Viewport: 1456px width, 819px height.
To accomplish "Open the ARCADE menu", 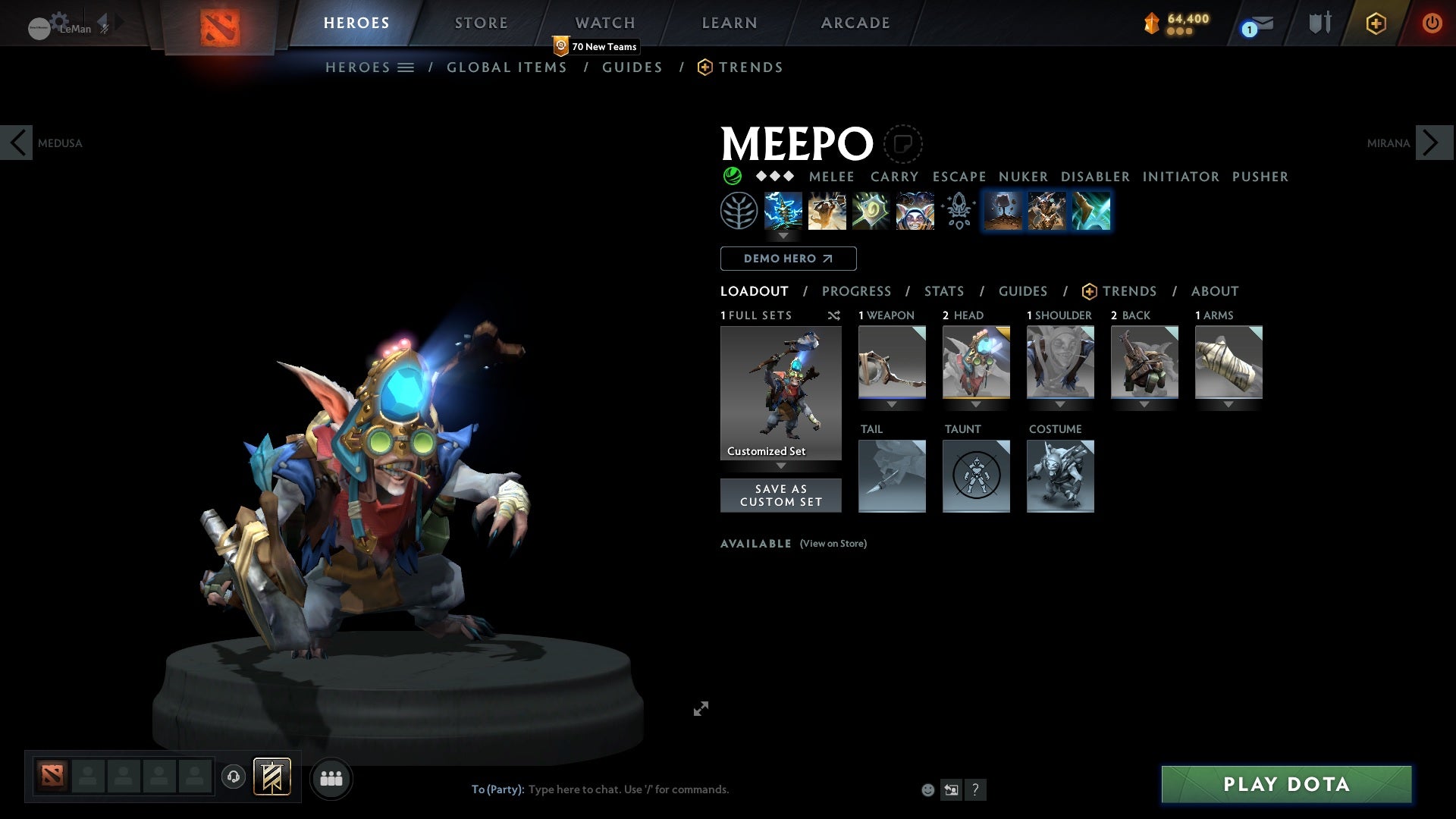I will click(855, 23).
